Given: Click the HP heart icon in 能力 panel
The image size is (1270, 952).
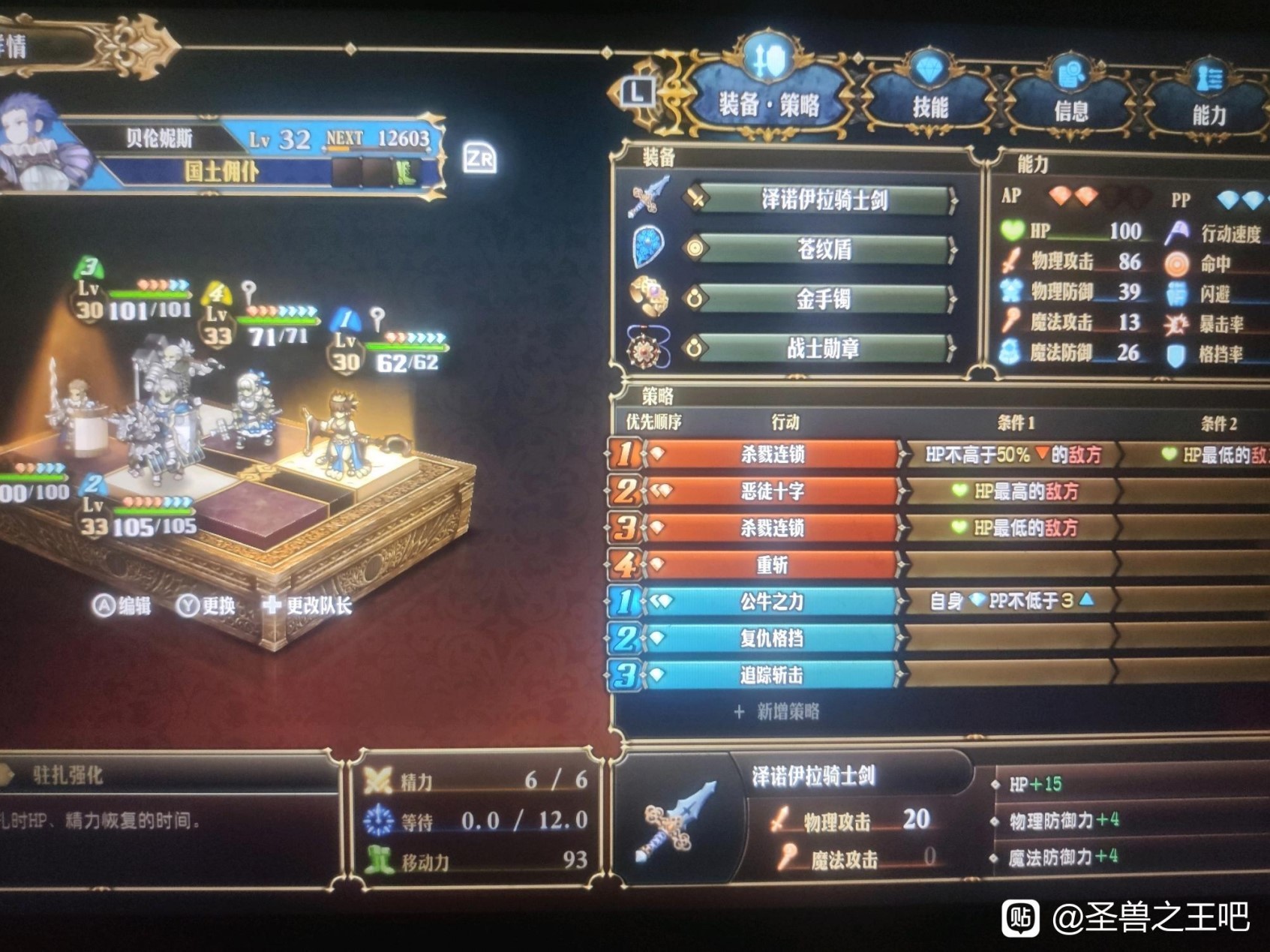Looking at the screenshot, I should 1014,230.
